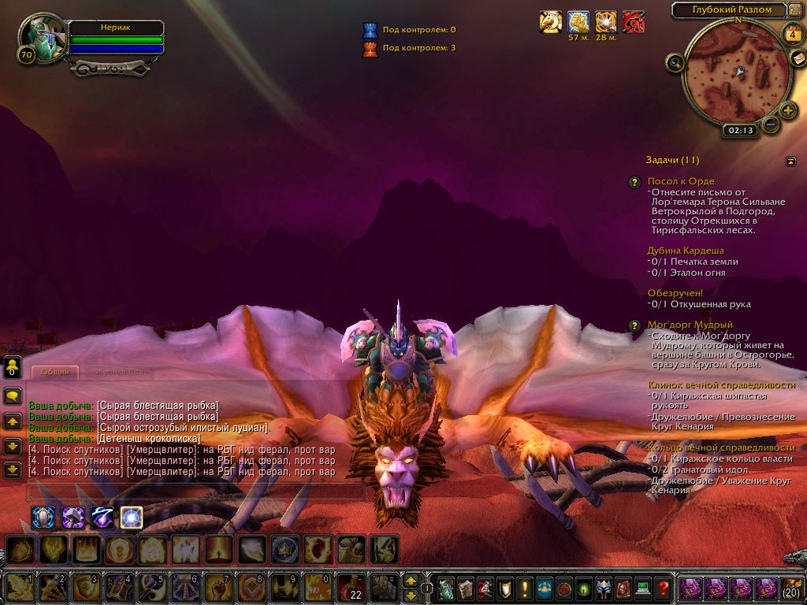Open the backpack slot showing (20)
Viewport: 807px width, 605px height.
tap(792, 588)
